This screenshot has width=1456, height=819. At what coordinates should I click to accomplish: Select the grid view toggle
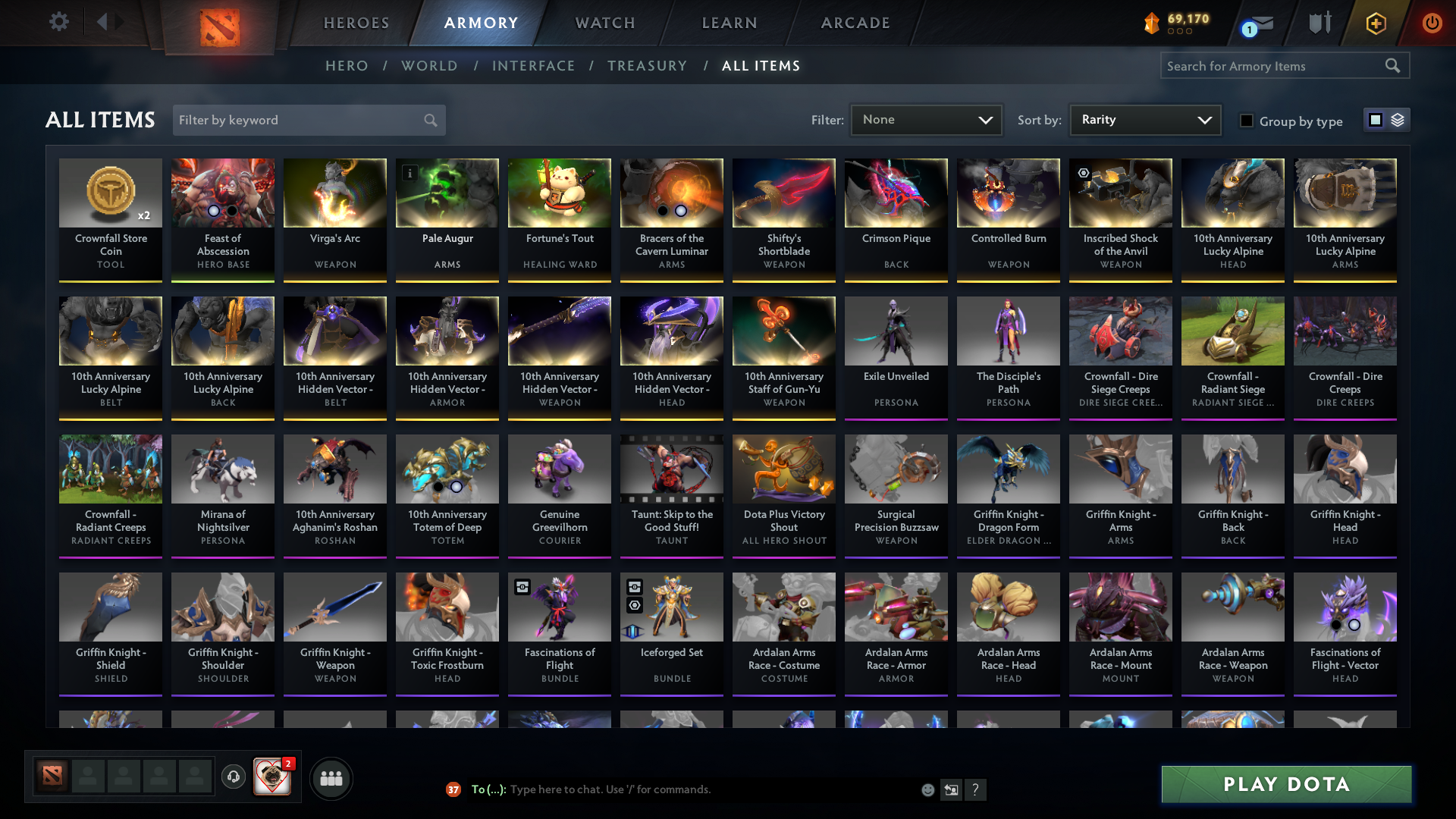pyautogui.click(x=1376, y=120)
